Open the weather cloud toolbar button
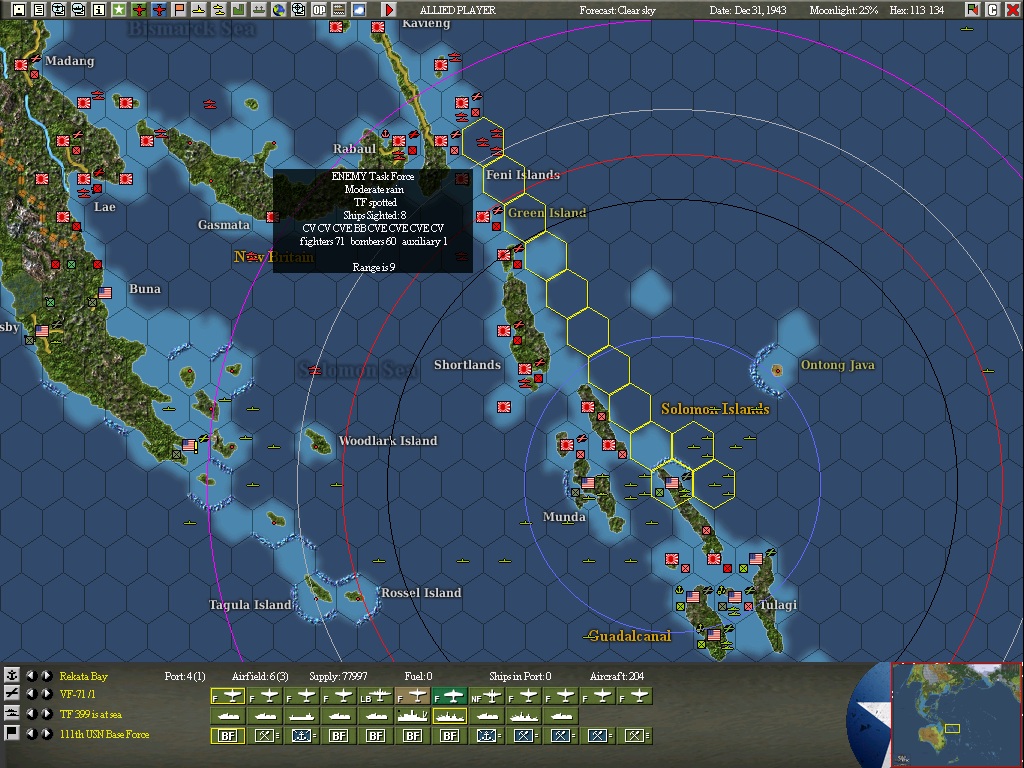The image size is (1024, 768). coord(359,10)
